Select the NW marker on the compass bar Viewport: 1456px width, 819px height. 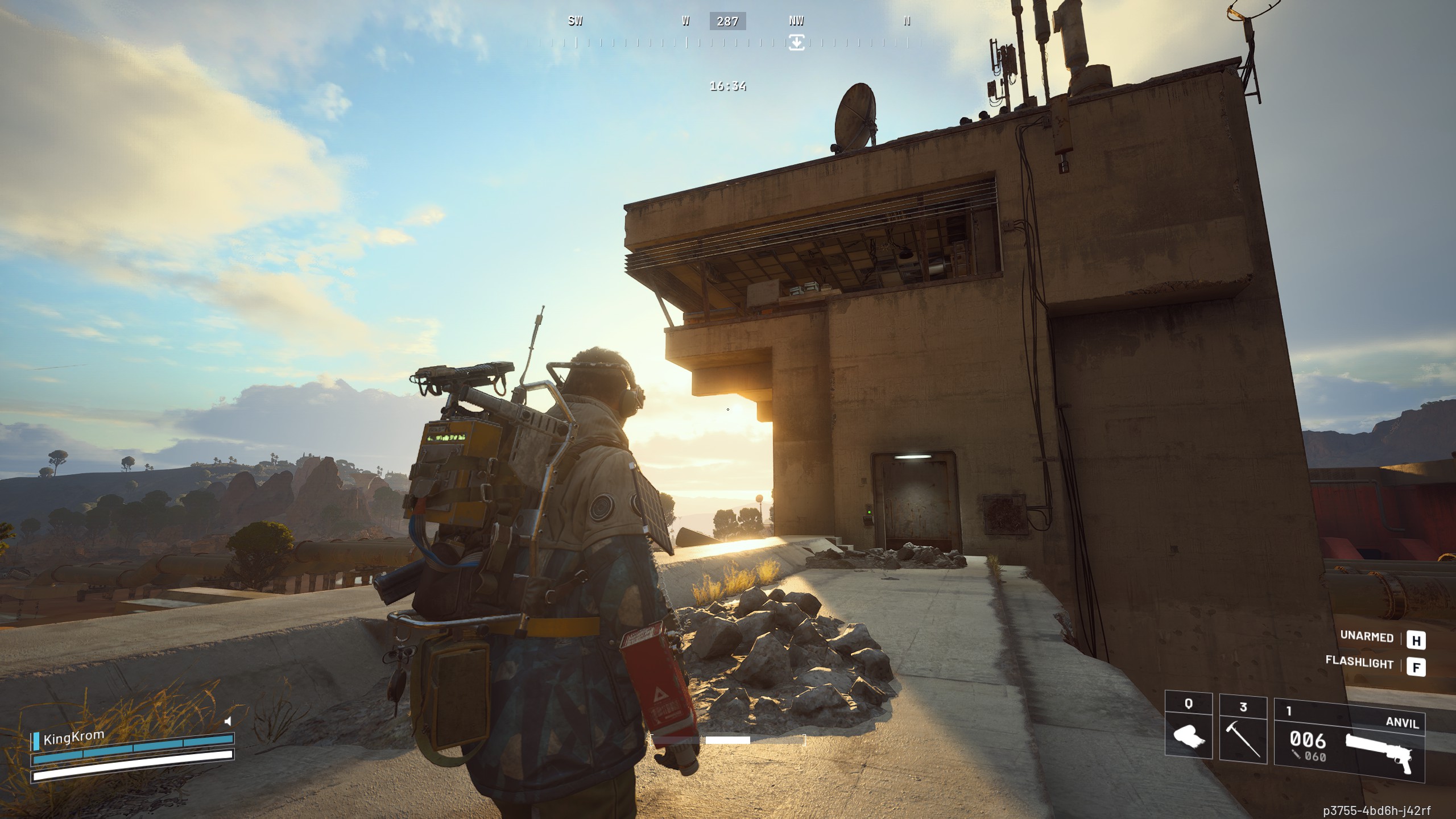tap(795, 22)
